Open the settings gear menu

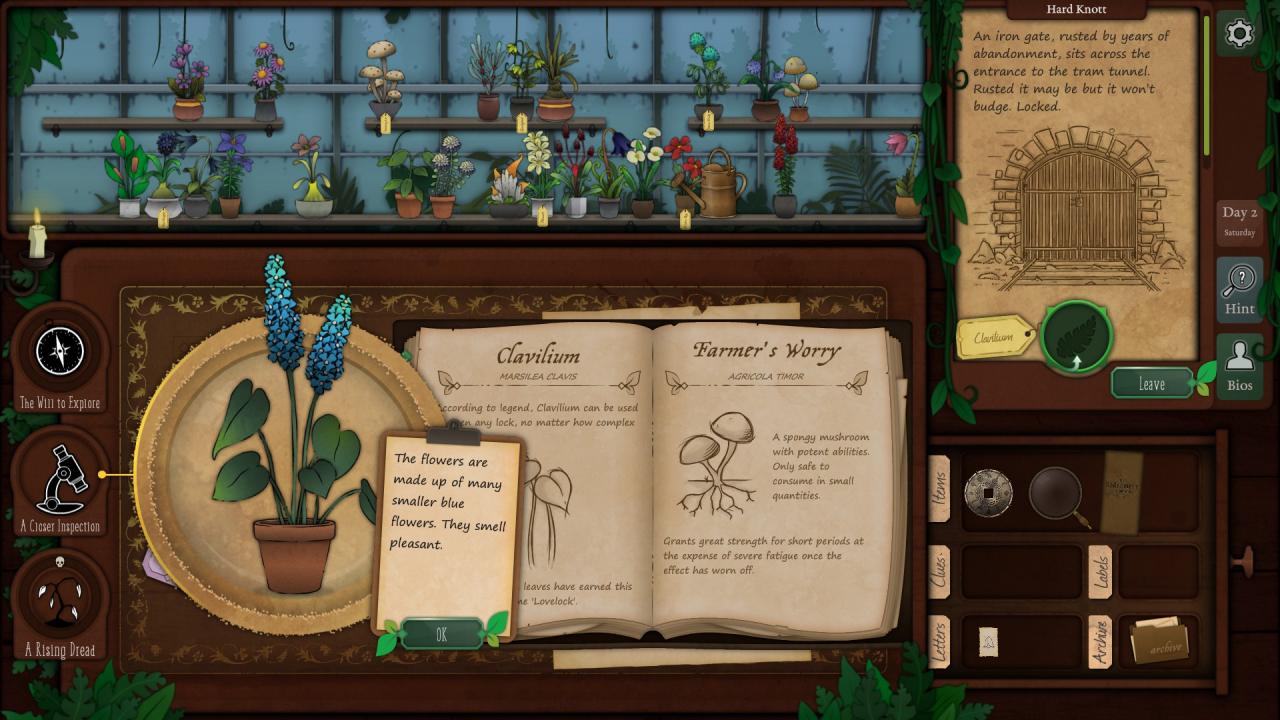(1239, 34)
